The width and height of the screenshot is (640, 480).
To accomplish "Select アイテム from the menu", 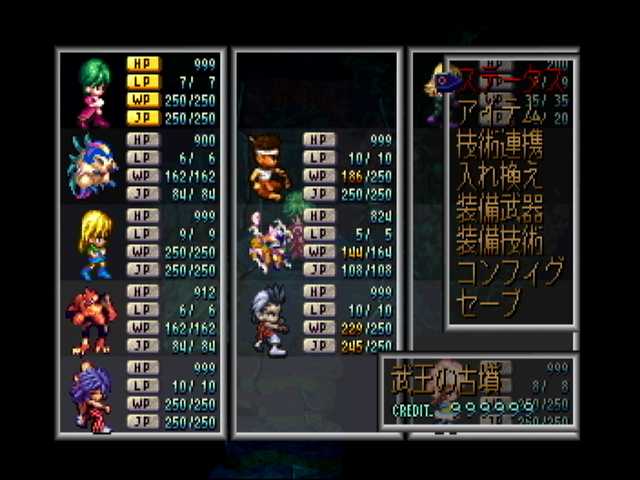I will tap(500, 110).
